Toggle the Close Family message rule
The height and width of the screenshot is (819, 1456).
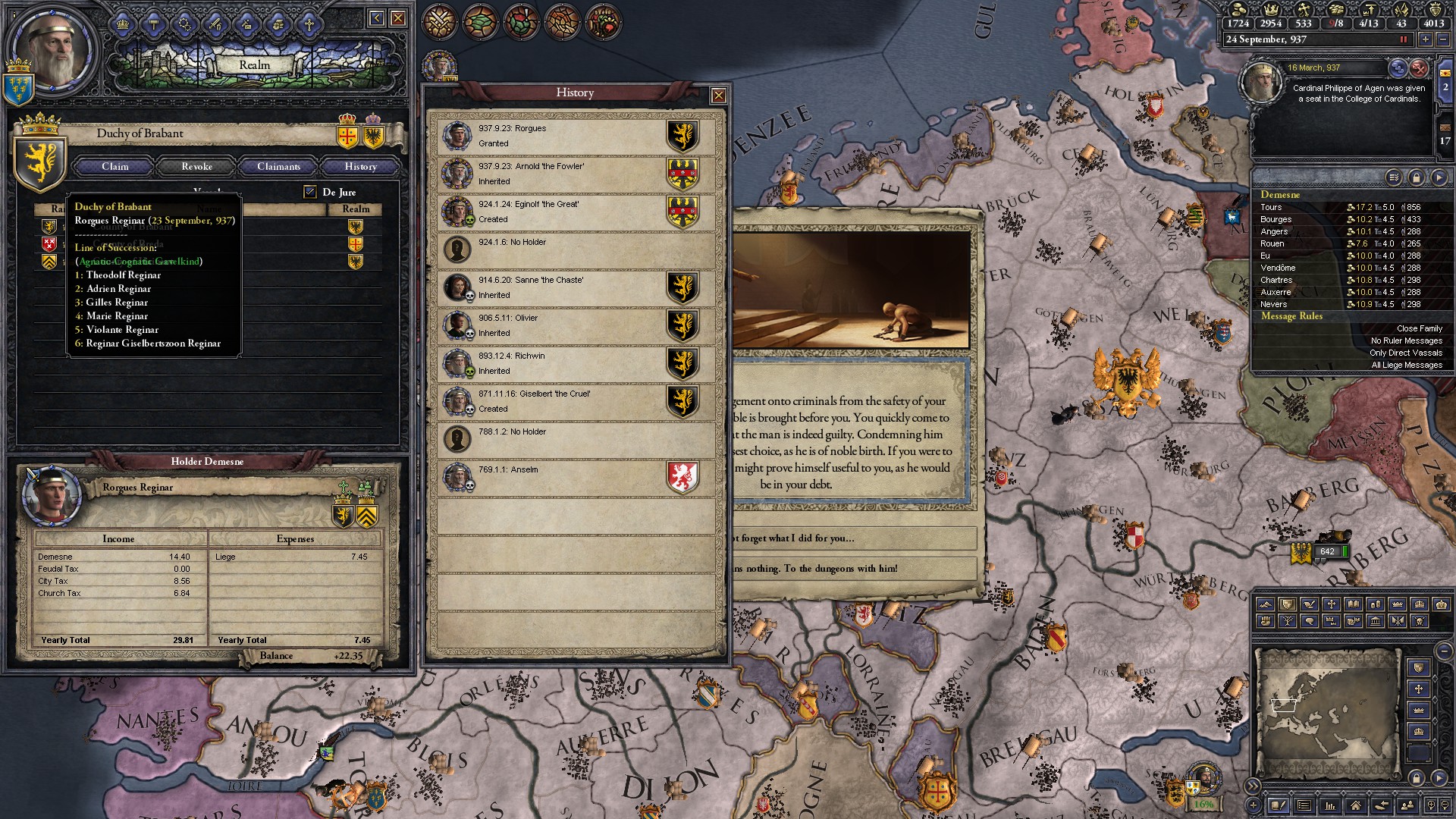(1419, 328)
